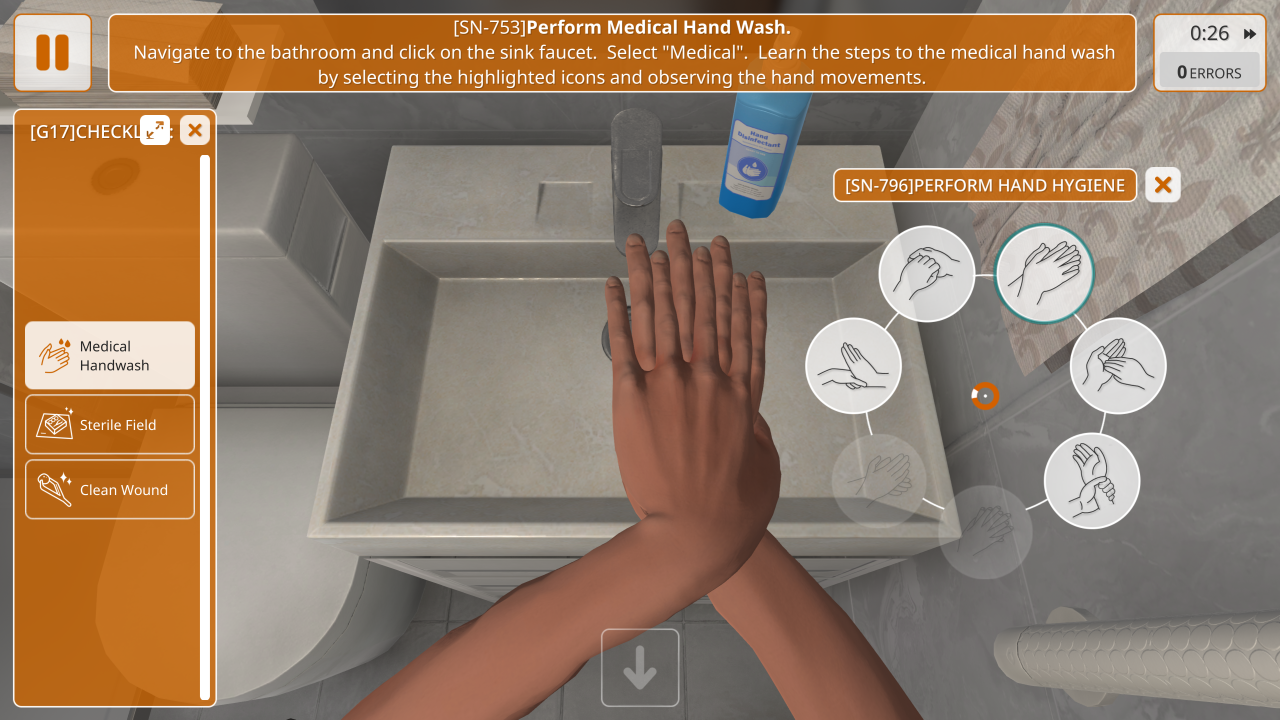Image resolution: width=1280 pixels, height=720 pixels.
Task: Choose the clasped fist over hand step
Action: [927, 274]
